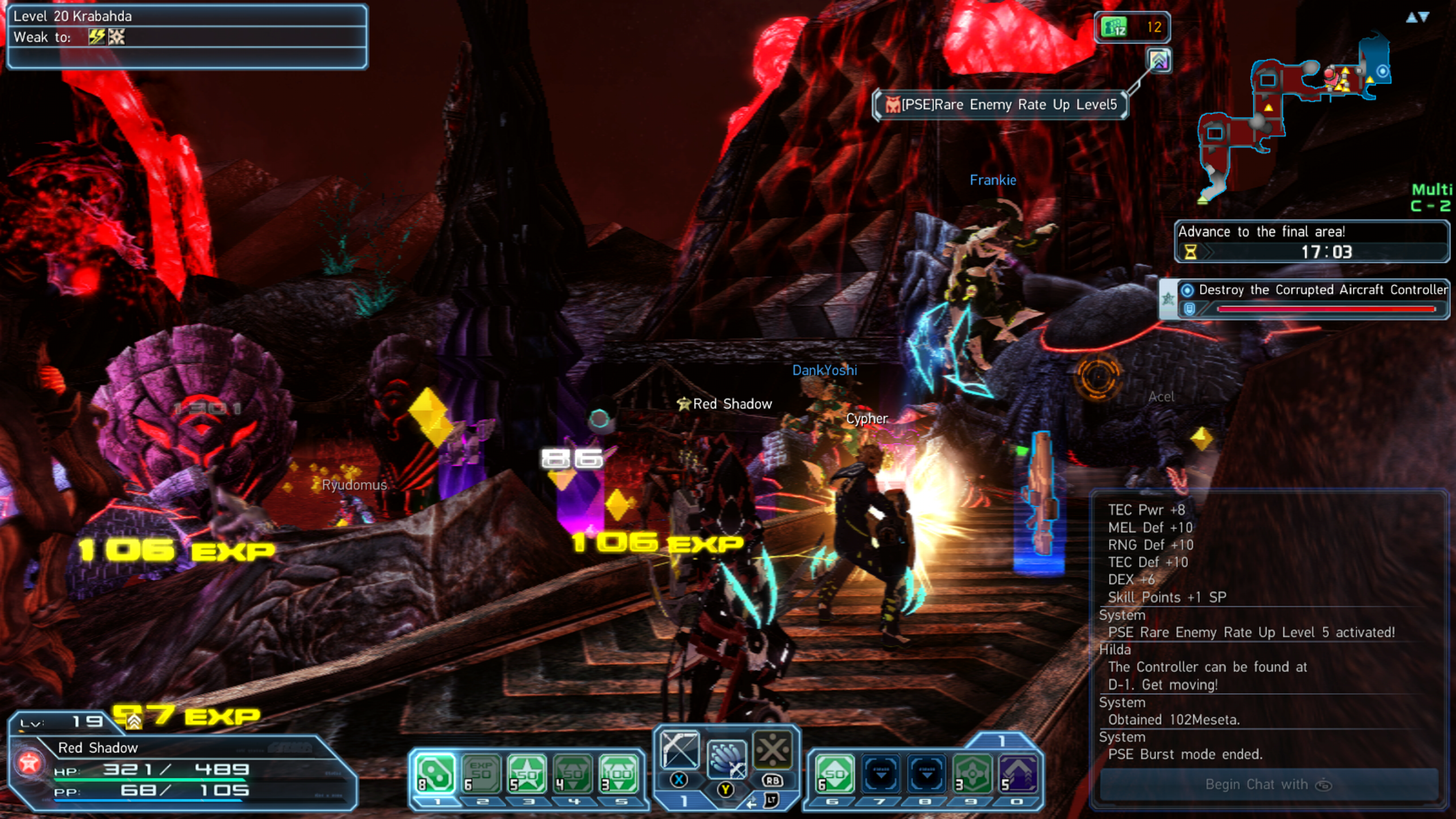The image size is (1456, 819).
Task: Open Red Shadow's character status panel
Action: (181, 769)
